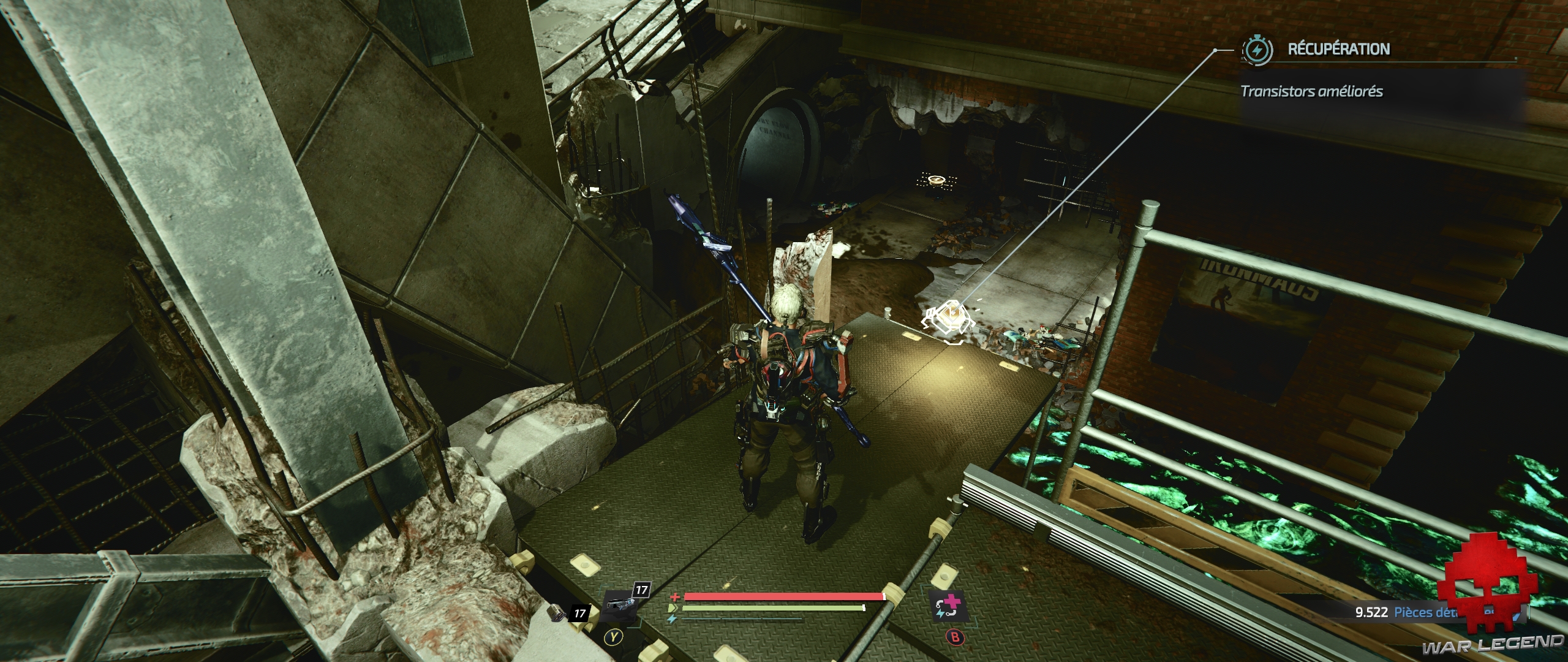The height and width of the screenshot is (662, 1568).
Task: Click the blue lightning bolt energy icon
Action: tap(672, 619)
